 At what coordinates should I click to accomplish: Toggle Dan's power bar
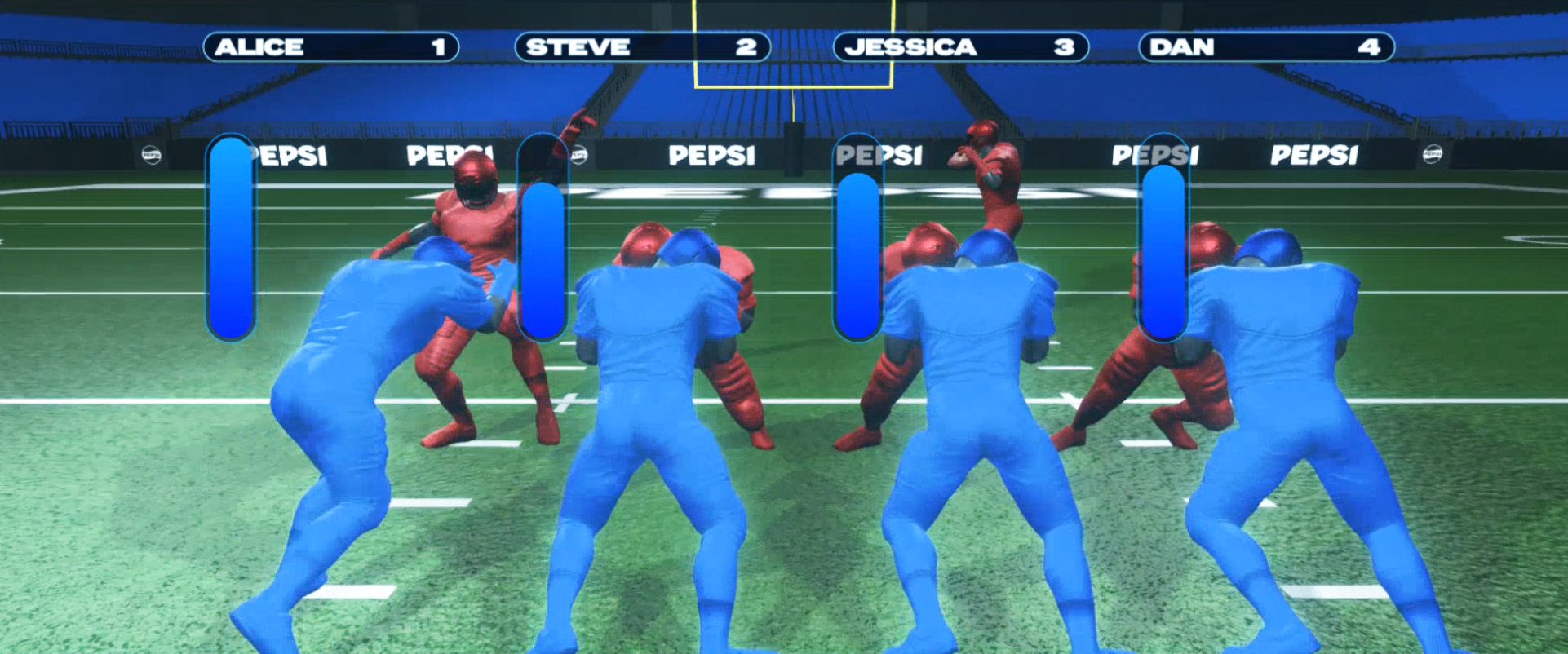pyautogui.click(x=1162, y=236)
